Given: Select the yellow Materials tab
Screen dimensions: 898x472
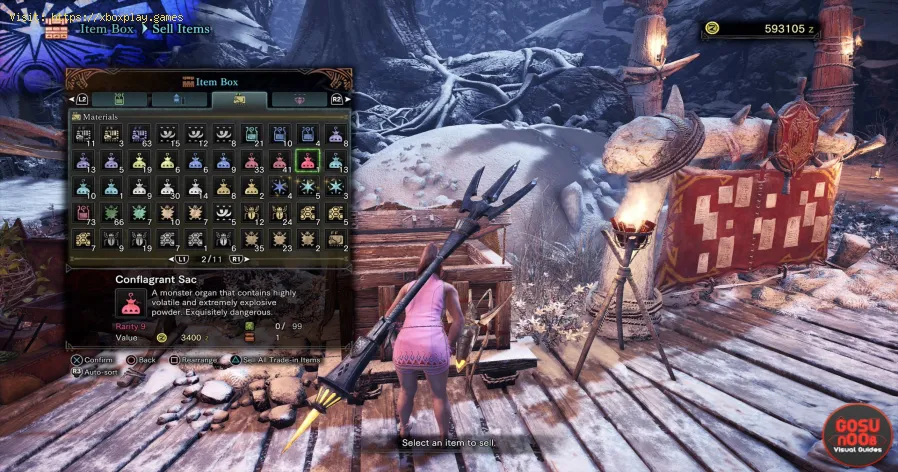Looking at the screenshot, I should (239, 100).
